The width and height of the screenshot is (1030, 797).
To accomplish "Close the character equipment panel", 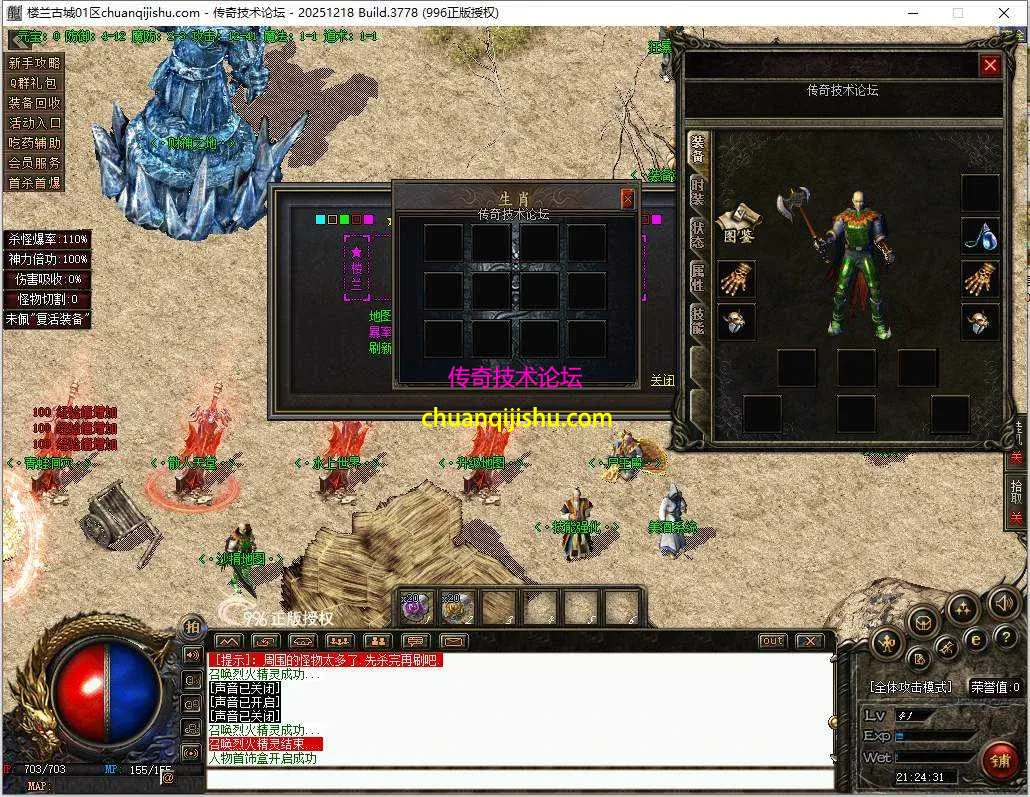I will [x=990, y=66].
